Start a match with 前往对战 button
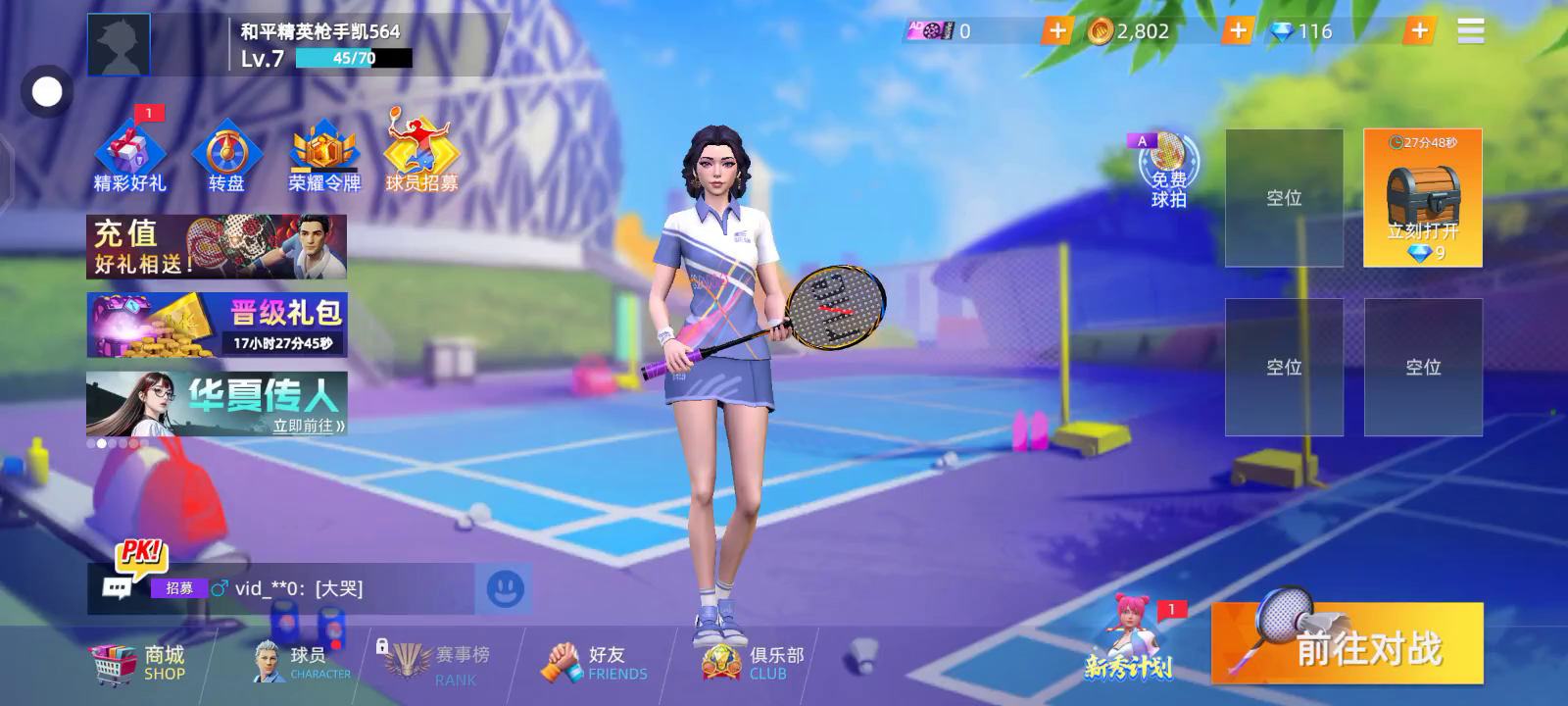This screenshot has height=706, width=1568. coord(1347,643)
